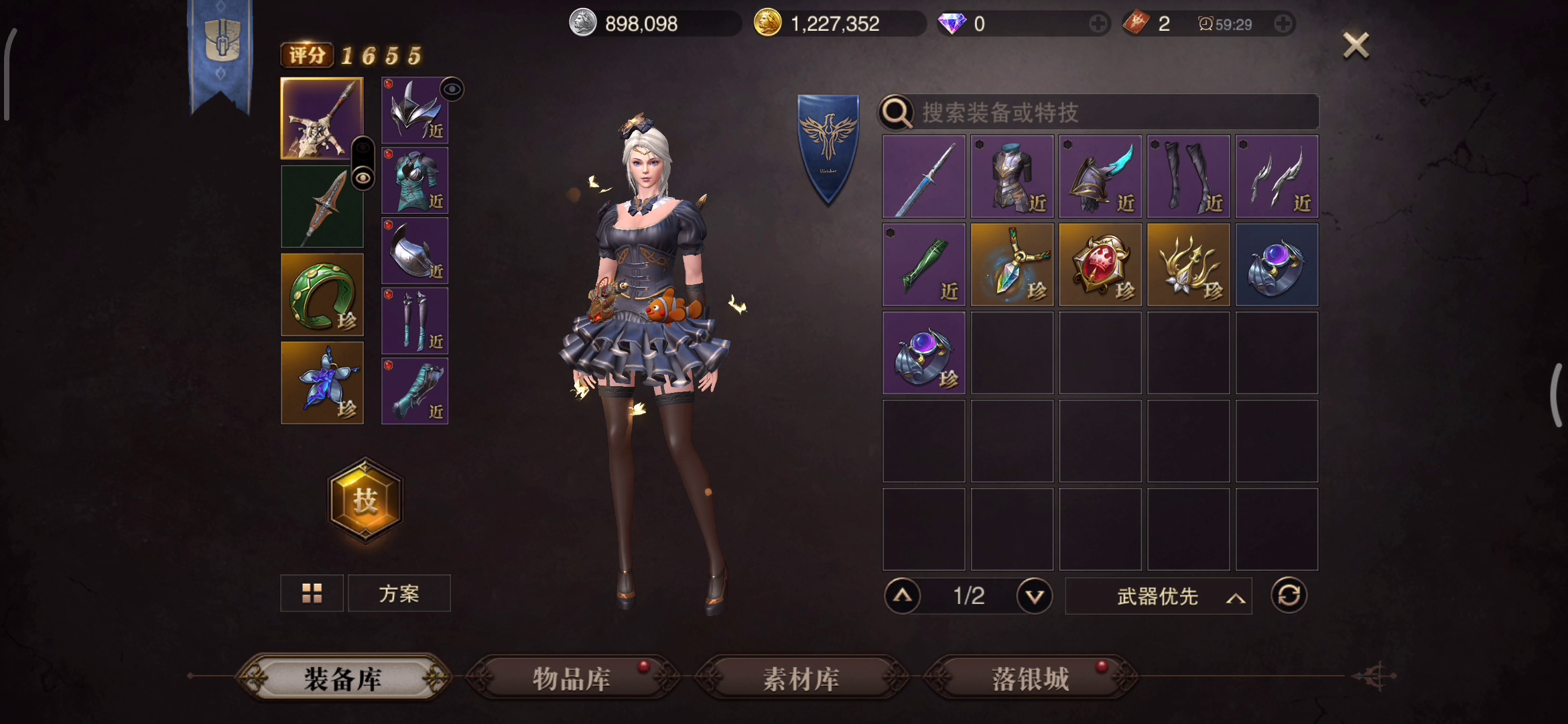Viewport: 1568px width, 724px height.
Task: Open the four-square grid view button
Action: pos(312,593)
